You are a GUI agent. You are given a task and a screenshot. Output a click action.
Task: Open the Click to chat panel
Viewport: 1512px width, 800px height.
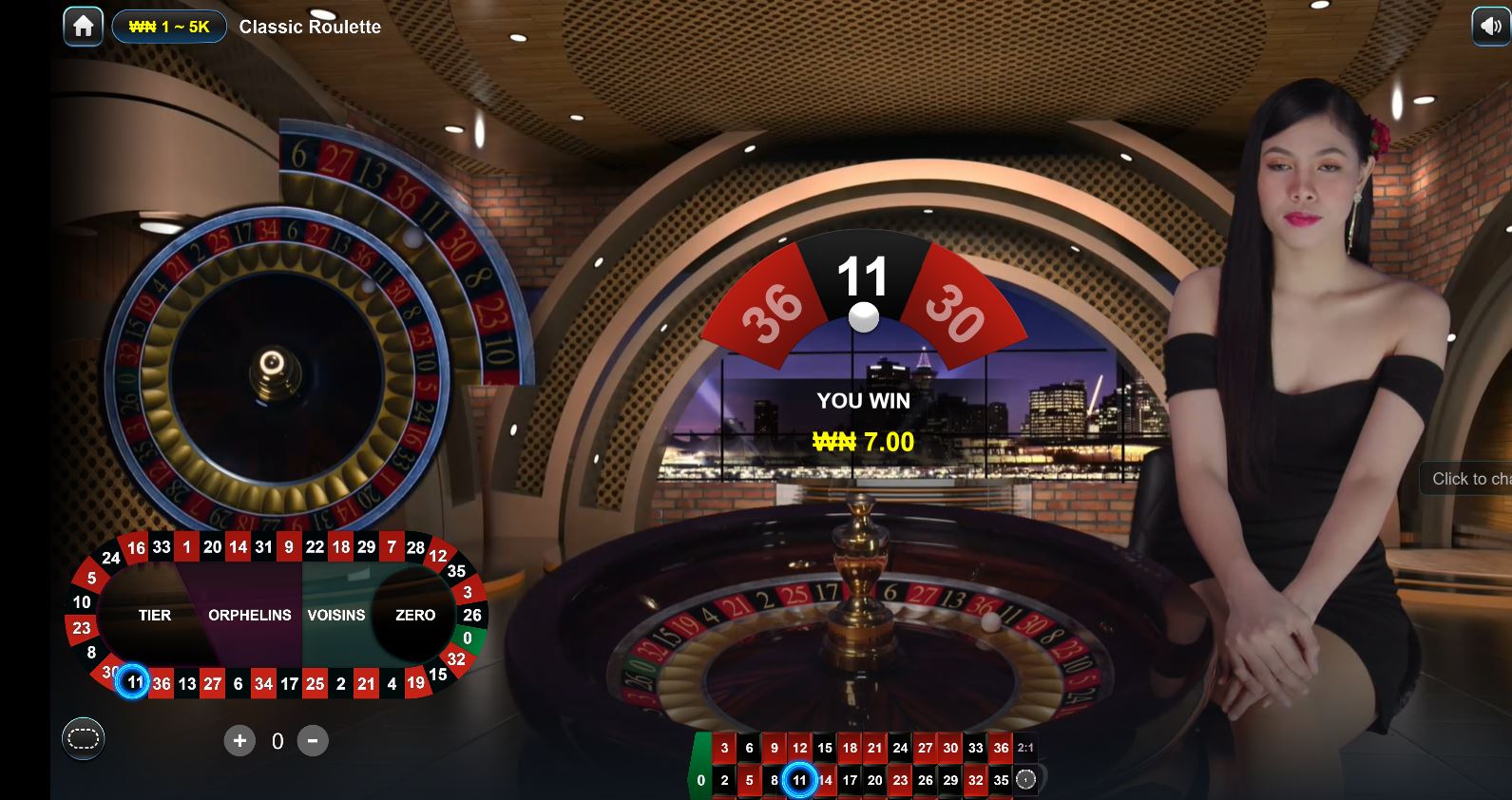pos(1468,479)
